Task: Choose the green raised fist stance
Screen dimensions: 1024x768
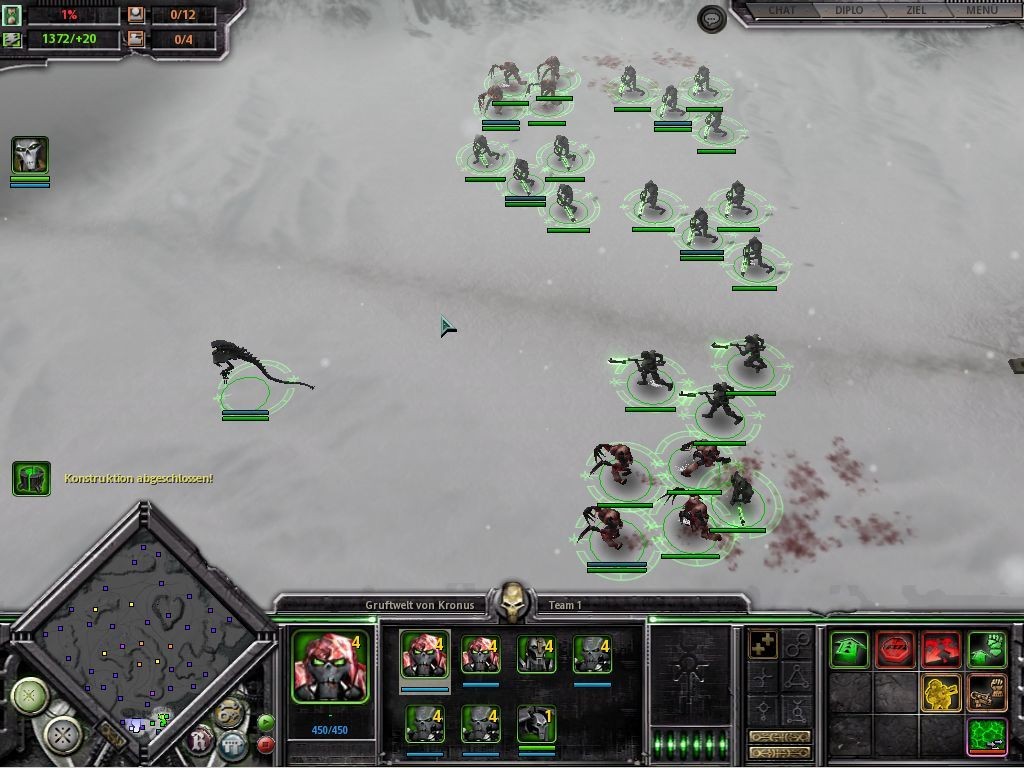Action: [987, 650]
